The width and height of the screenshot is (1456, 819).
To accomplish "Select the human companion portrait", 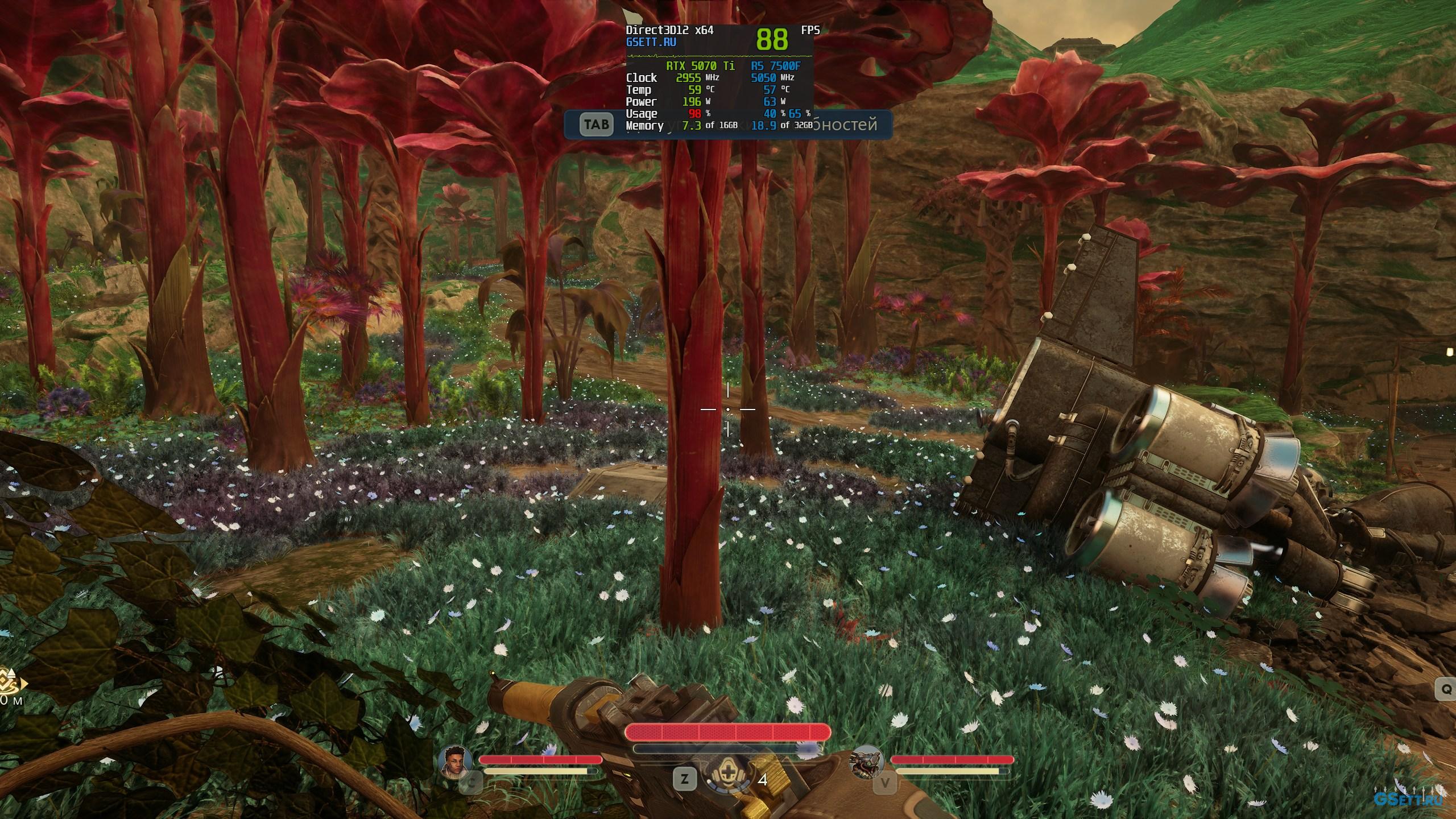I will point(455,762).
